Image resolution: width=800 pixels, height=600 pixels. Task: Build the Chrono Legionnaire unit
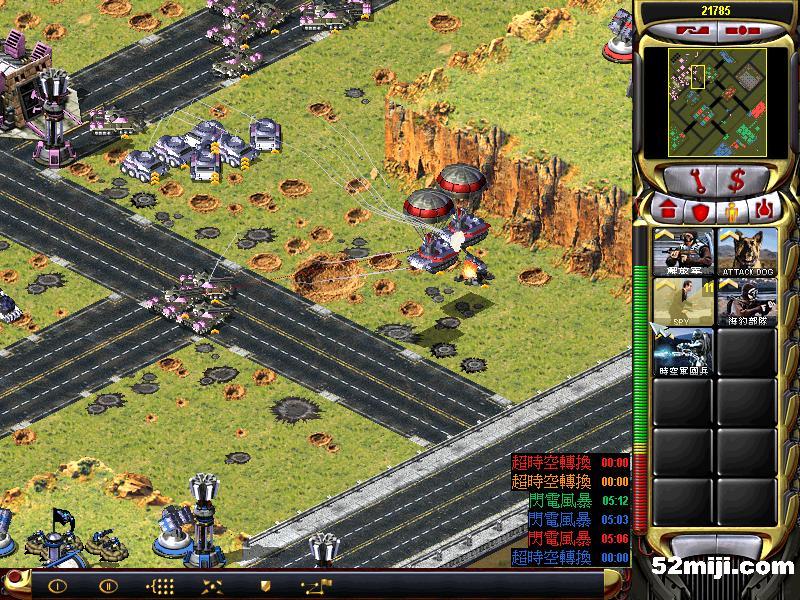tap(684, 352)
